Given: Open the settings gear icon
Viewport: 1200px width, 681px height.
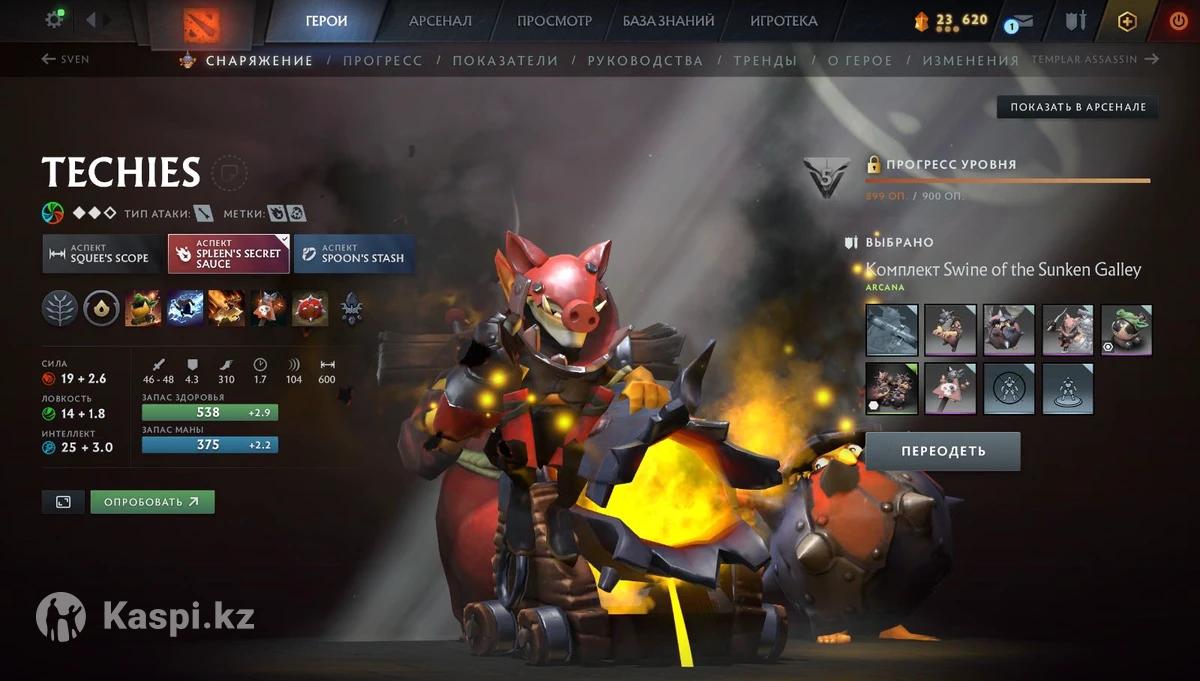Looking at the screenshot, I should (x=55, y=20).
